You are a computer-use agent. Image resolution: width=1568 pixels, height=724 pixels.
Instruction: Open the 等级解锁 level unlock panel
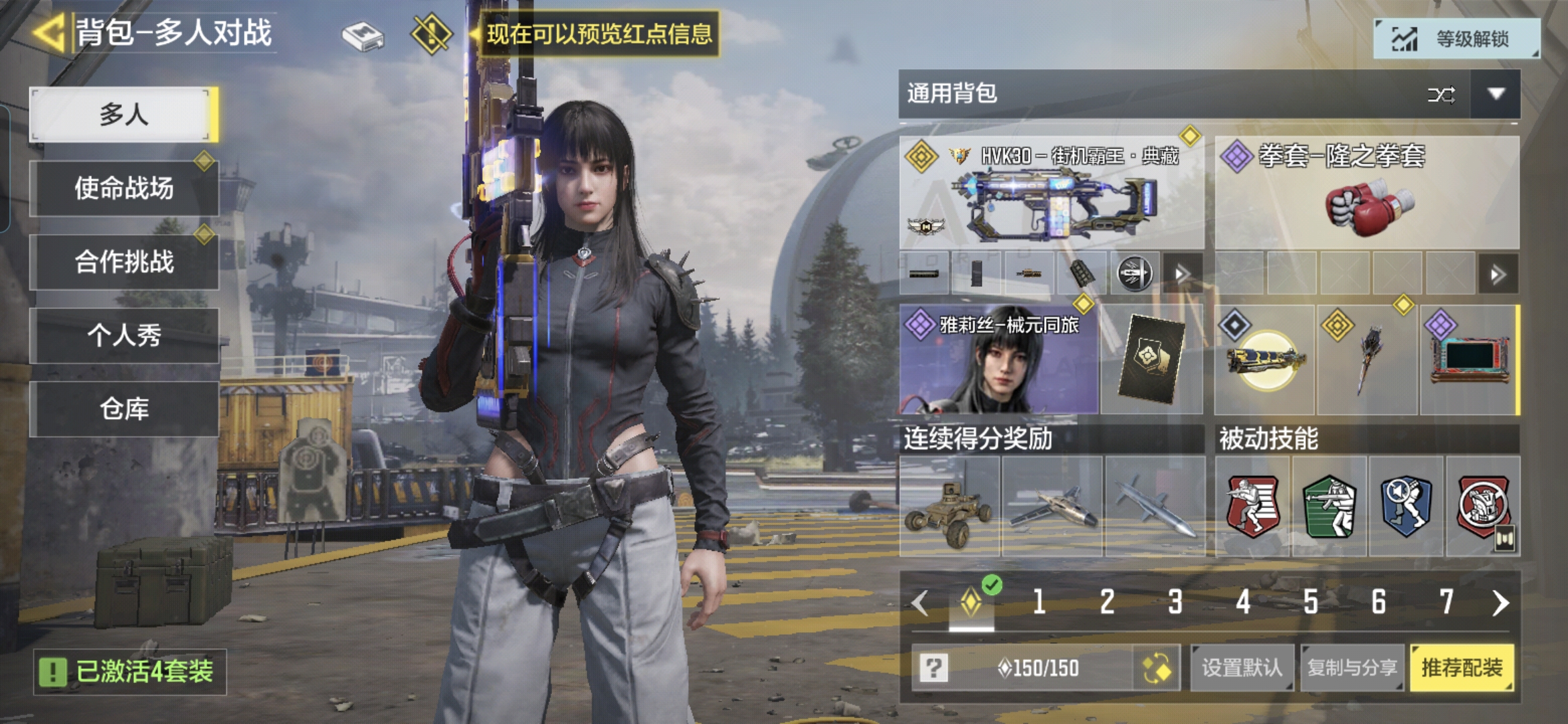[1456, 39]
